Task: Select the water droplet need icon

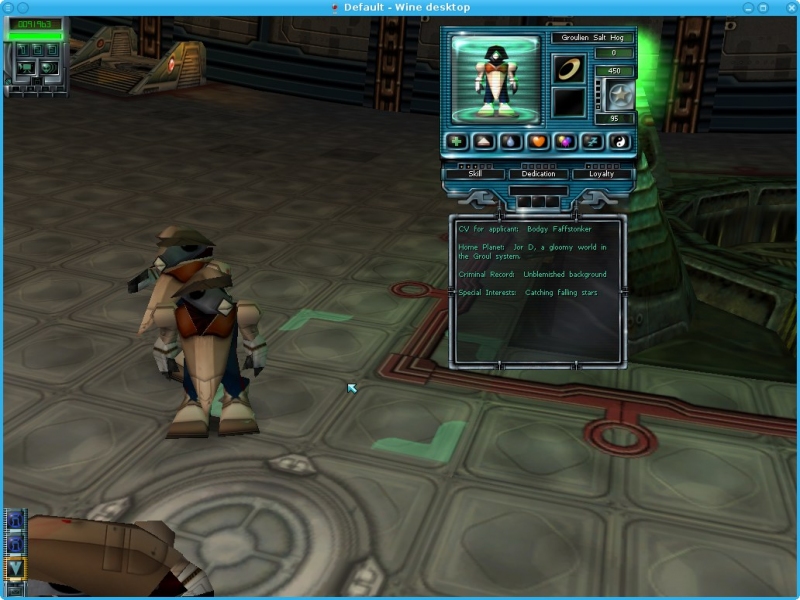Action: coord(511,142)
